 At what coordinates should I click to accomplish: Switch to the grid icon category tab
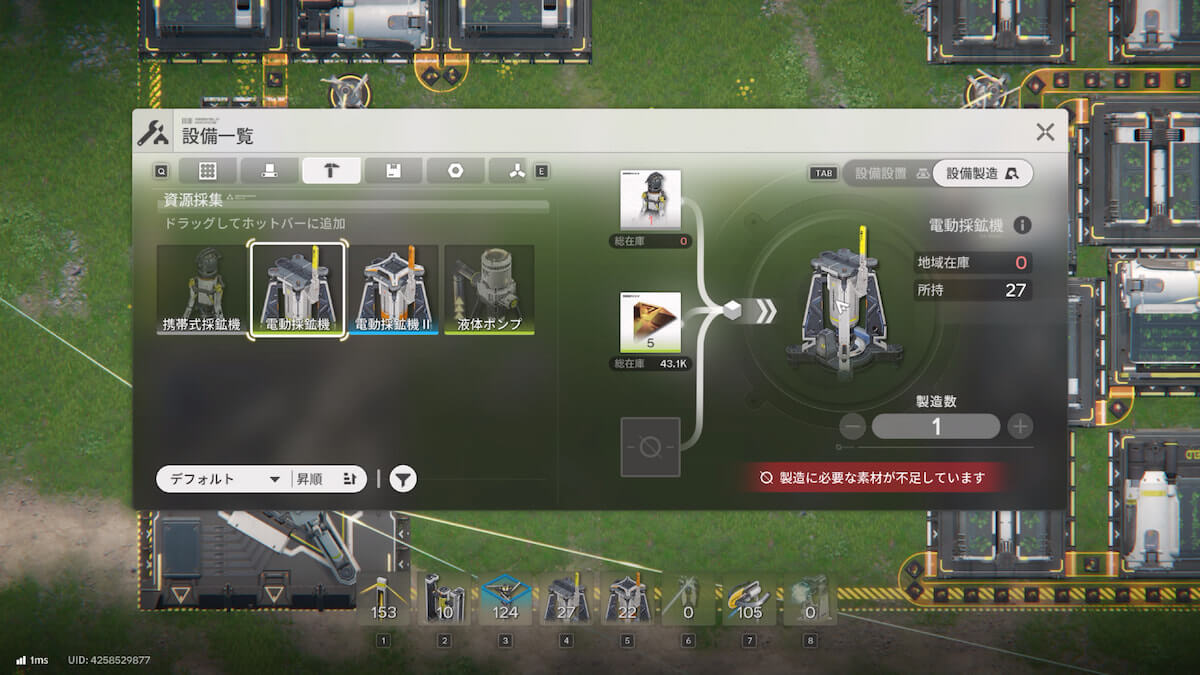click(x=208, y=171)
